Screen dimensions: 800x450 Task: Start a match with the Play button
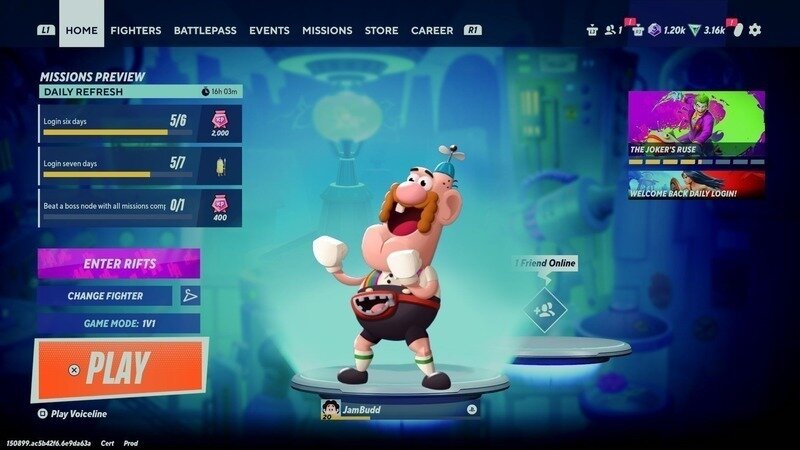pyautogui.click(x=120, y=369)
